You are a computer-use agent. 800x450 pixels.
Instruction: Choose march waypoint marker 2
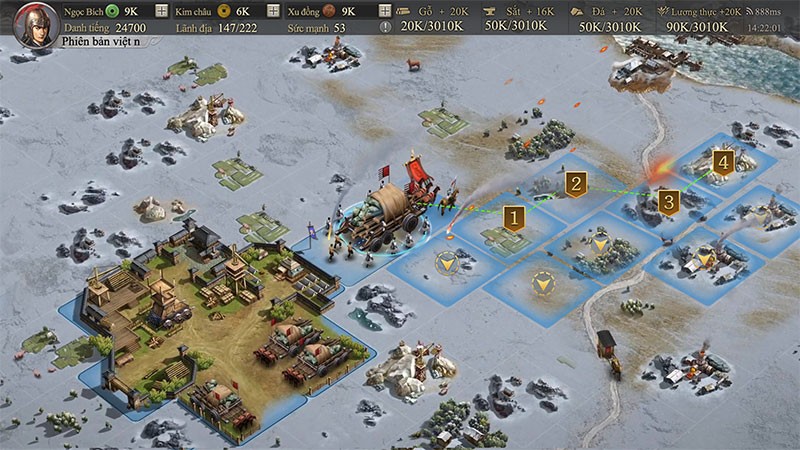(x=575, y=183)
